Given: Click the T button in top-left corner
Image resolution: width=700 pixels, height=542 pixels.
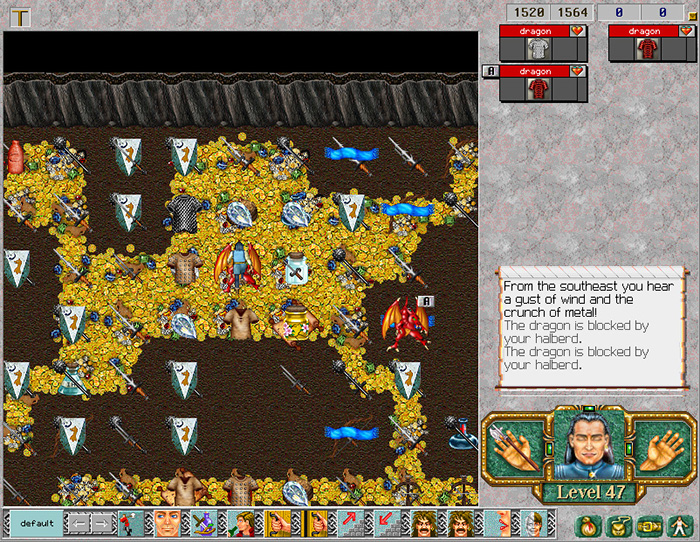Looking at the screenshot, I should (x=19, y=15).
